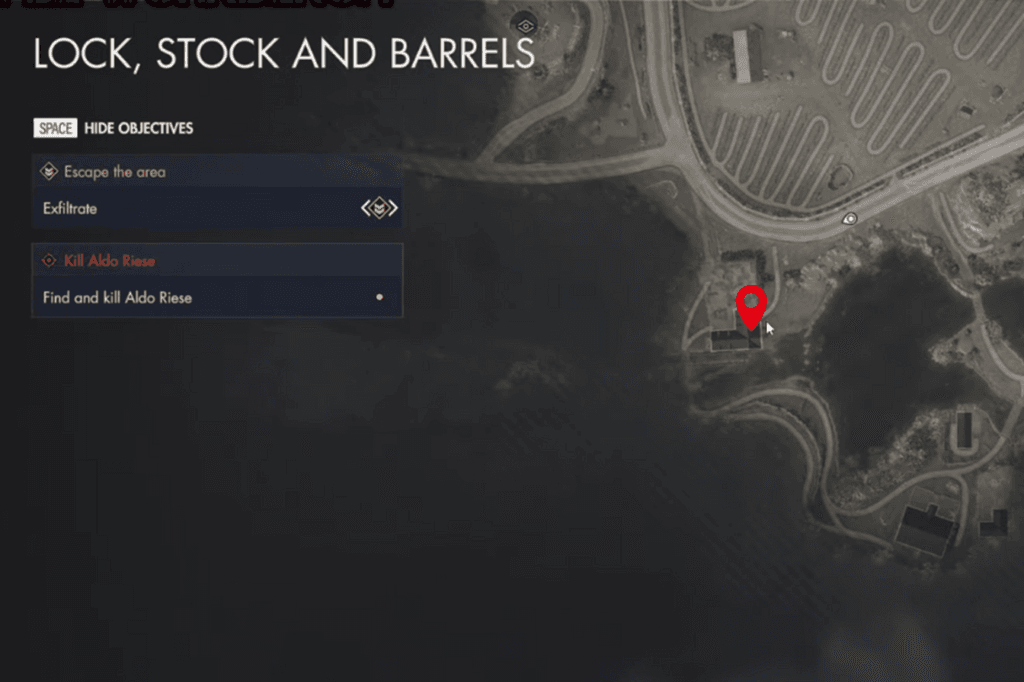
Task: Toggle the Hide Objectives label
Action: tap(138, 128)
